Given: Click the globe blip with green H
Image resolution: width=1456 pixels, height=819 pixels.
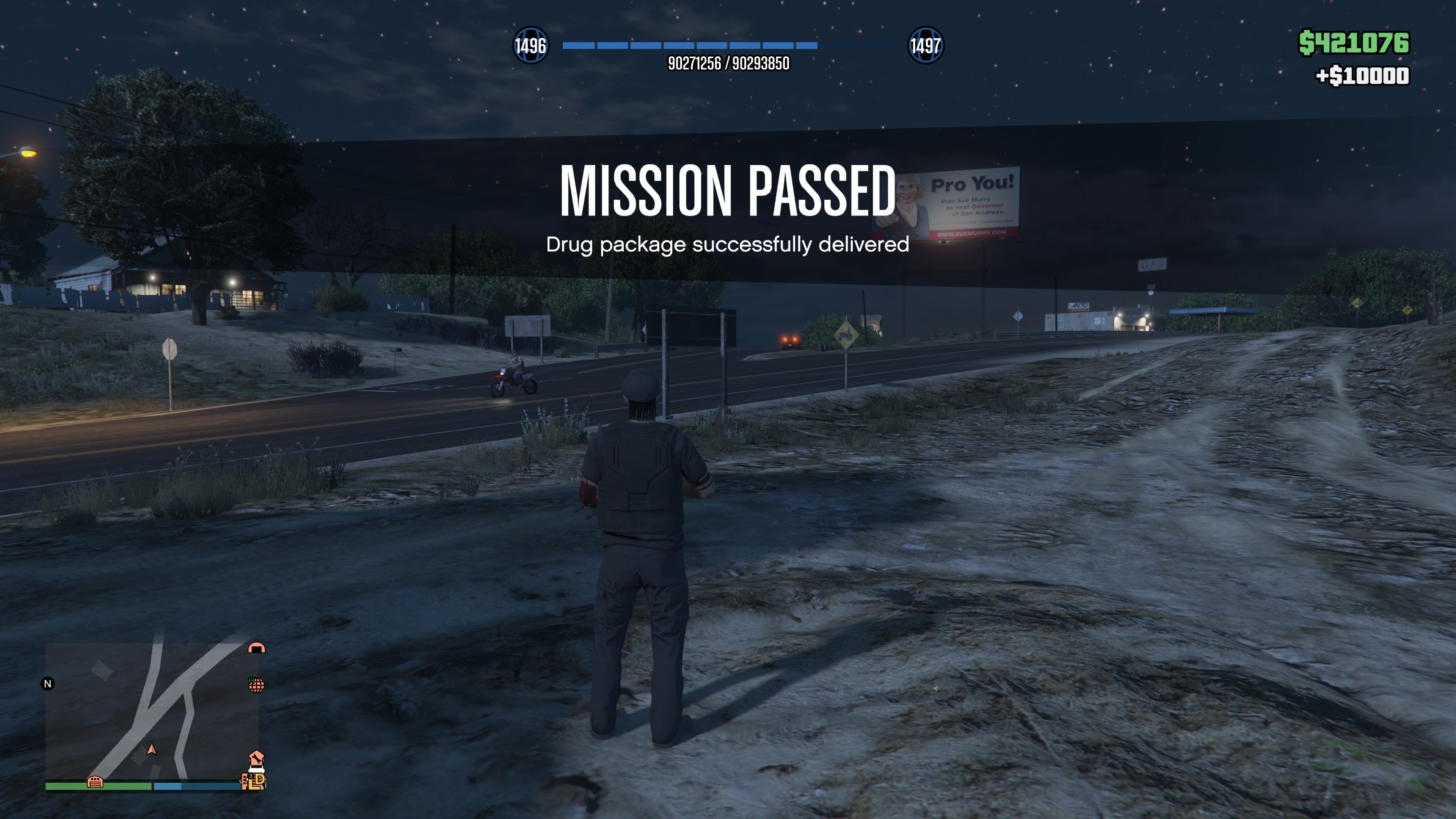Looking at the screenshot, I should tap(256, 685).
